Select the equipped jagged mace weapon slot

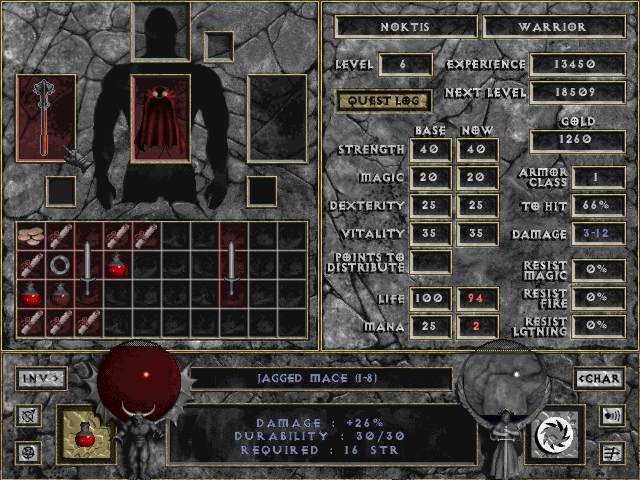tap(46, 117)
